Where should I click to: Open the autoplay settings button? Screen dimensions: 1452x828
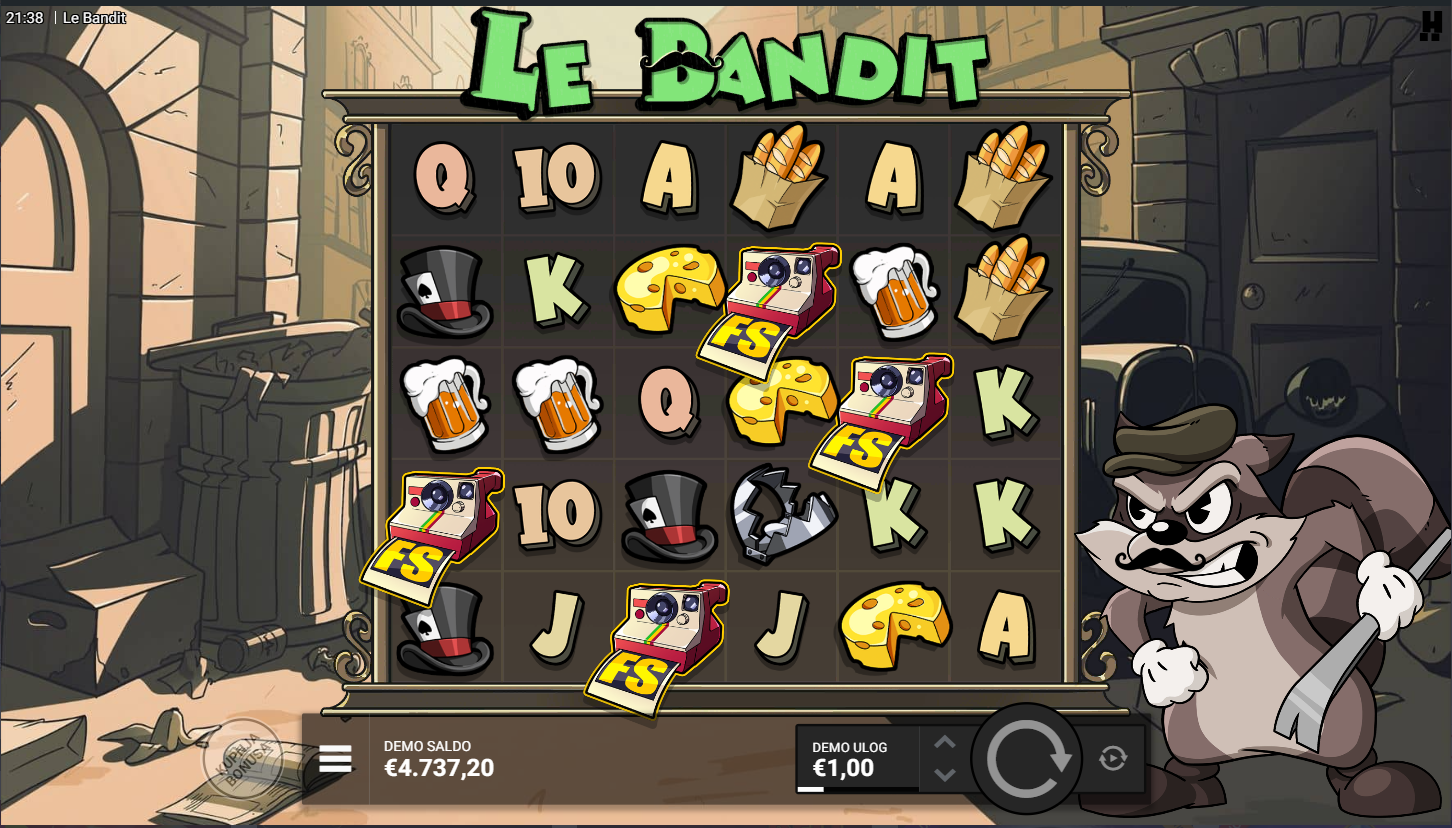1113,759
